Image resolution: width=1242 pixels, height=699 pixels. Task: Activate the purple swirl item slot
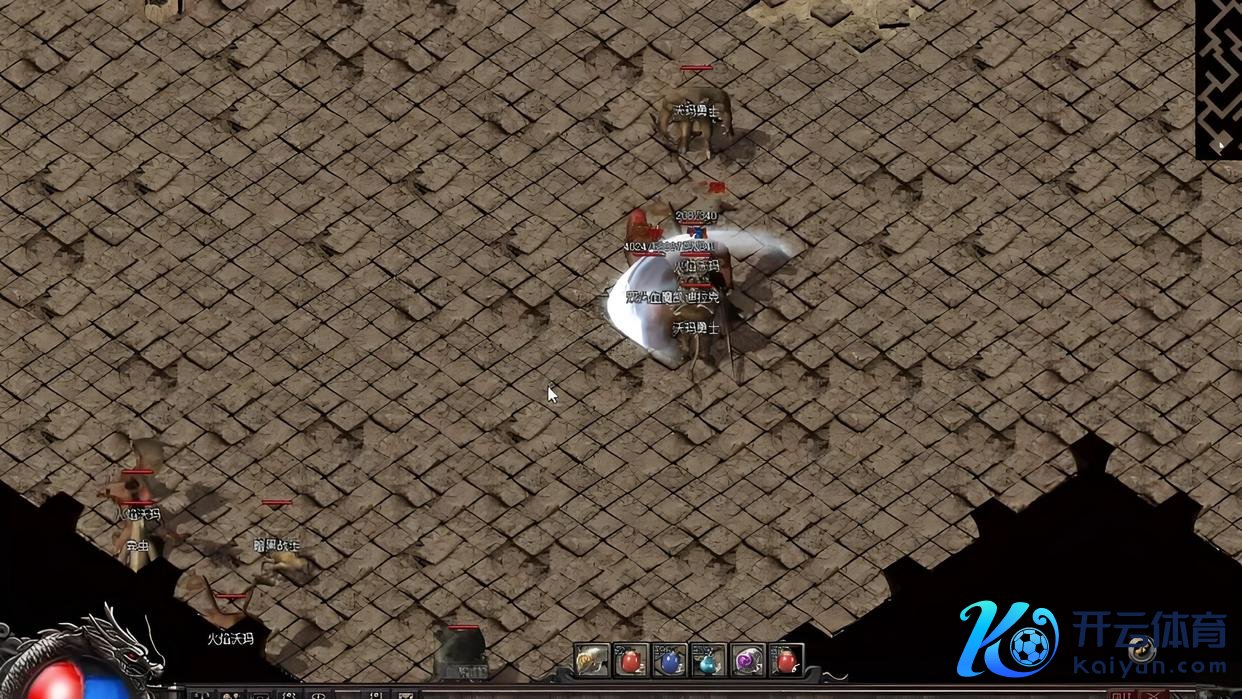tap(747, 660)
